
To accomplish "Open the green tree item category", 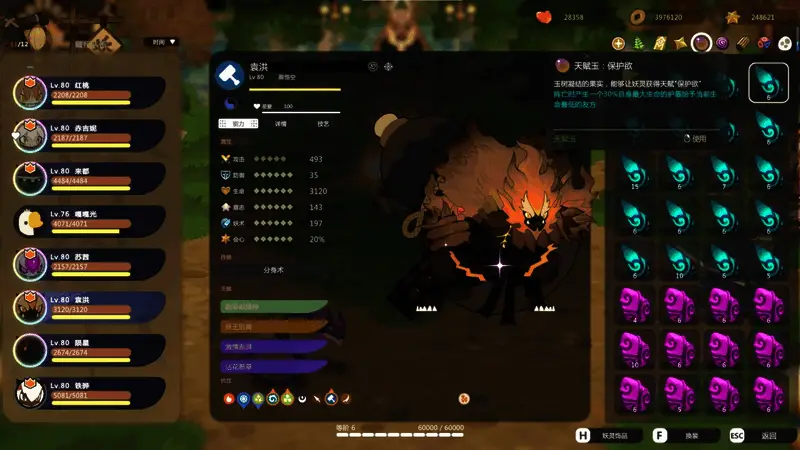I will (638, 43).
